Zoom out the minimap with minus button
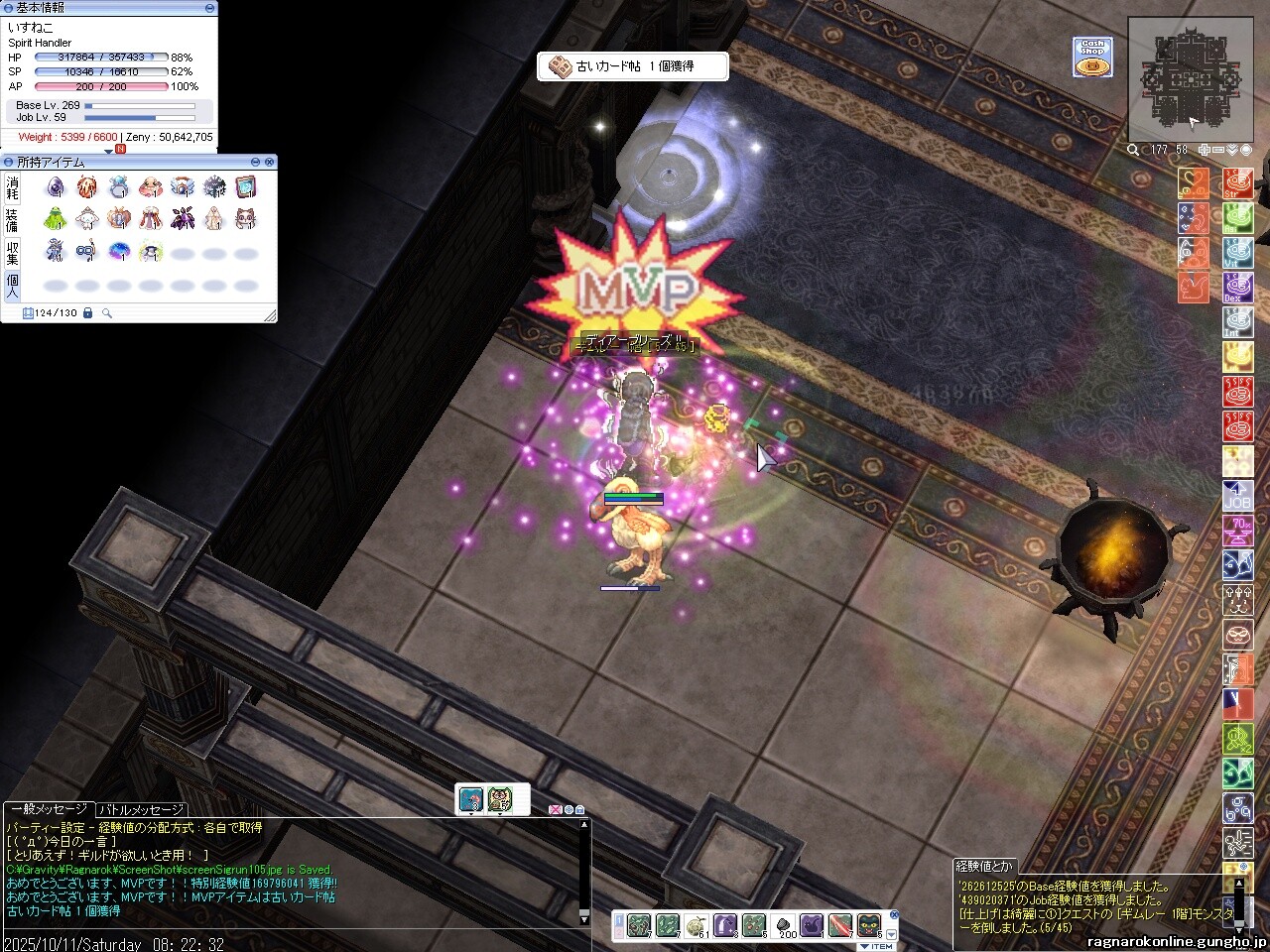The width and height of the screenshot is (1270, 952). (1218, 150)
